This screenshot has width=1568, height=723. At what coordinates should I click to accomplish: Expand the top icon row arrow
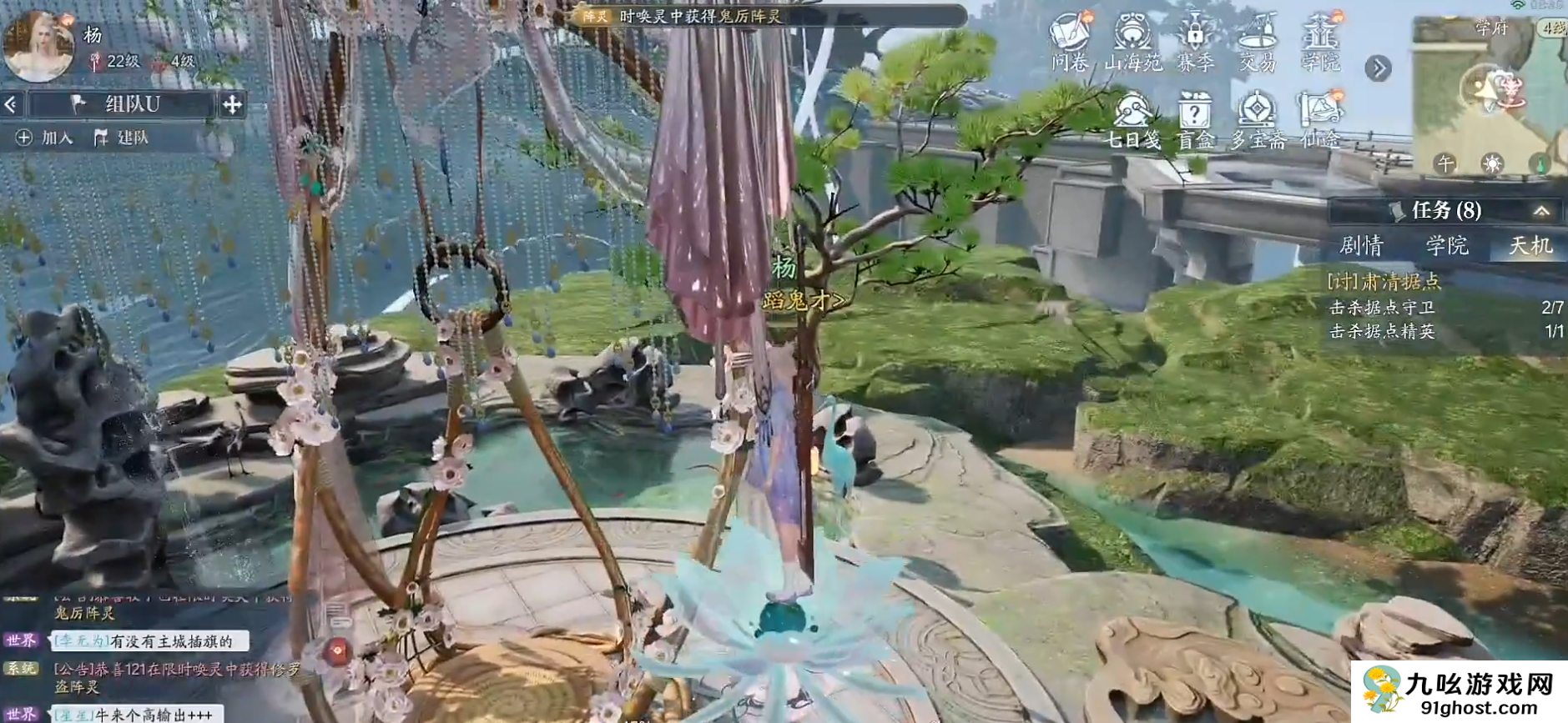point(1378,68)
